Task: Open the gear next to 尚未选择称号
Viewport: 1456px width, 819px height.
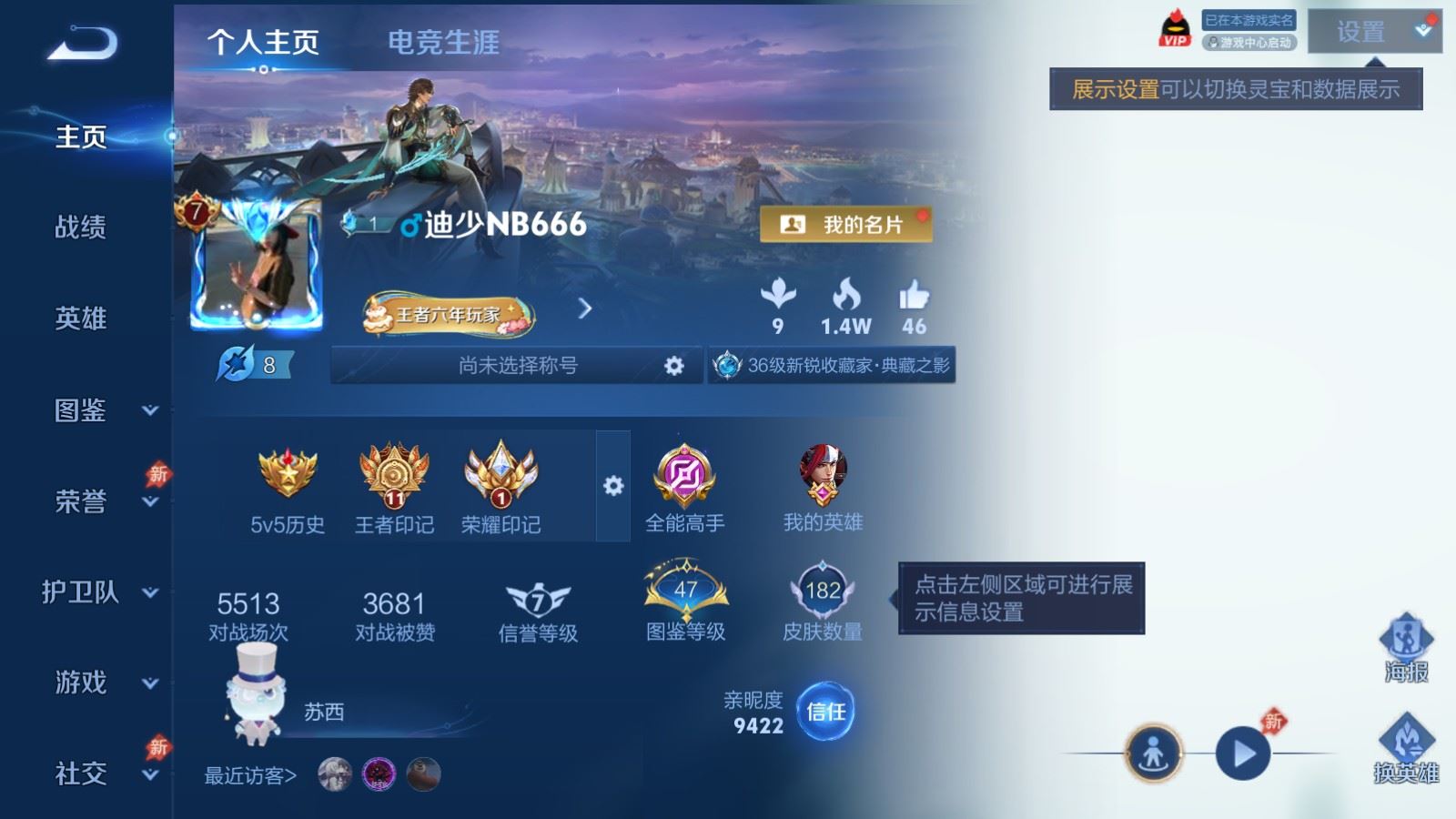Action: (674, 365)
